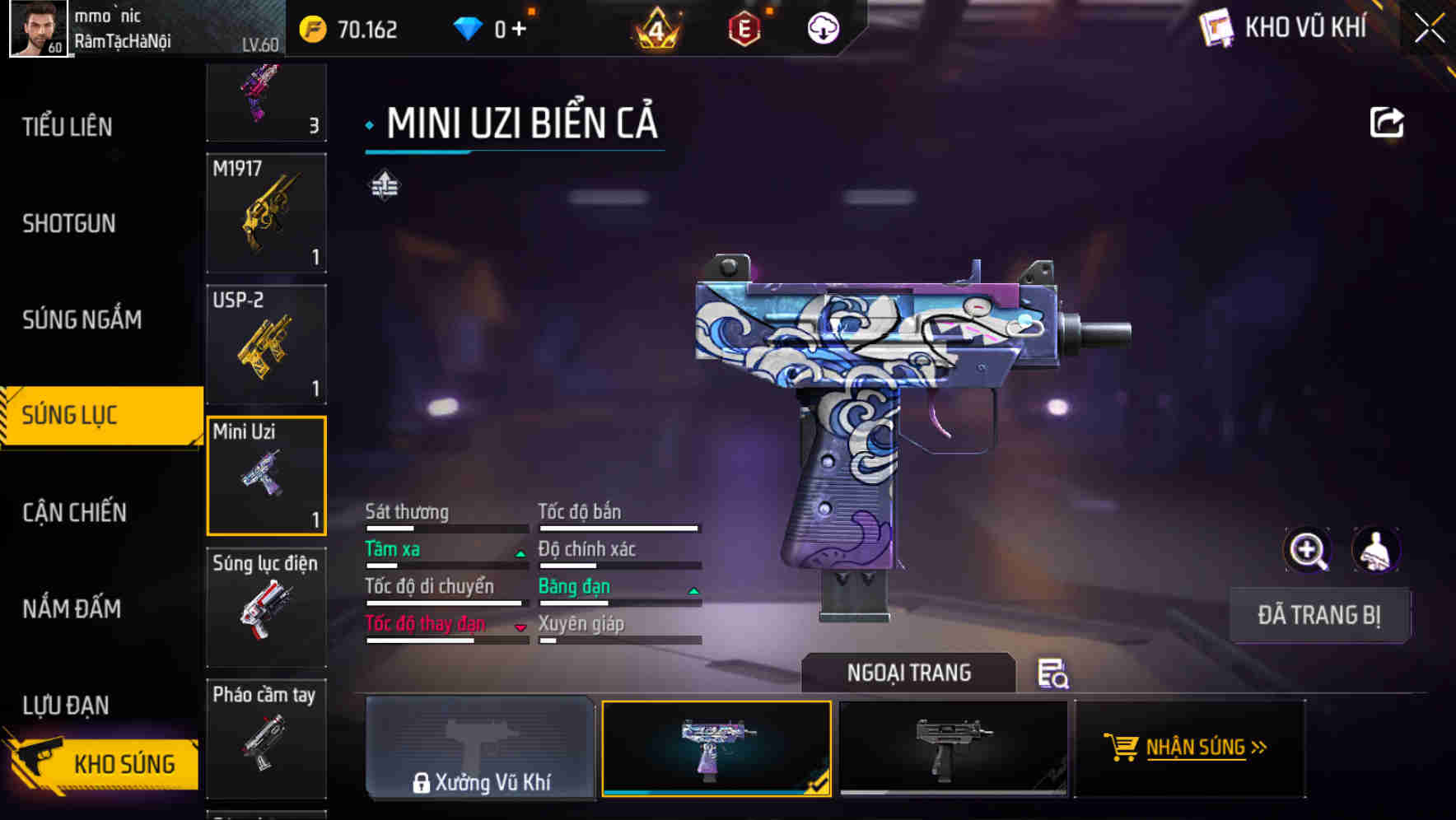The width and height of the screenshot is (1456, 820).
Task: Zoom in with the magnifier icon
Action: coord(1307,550)
